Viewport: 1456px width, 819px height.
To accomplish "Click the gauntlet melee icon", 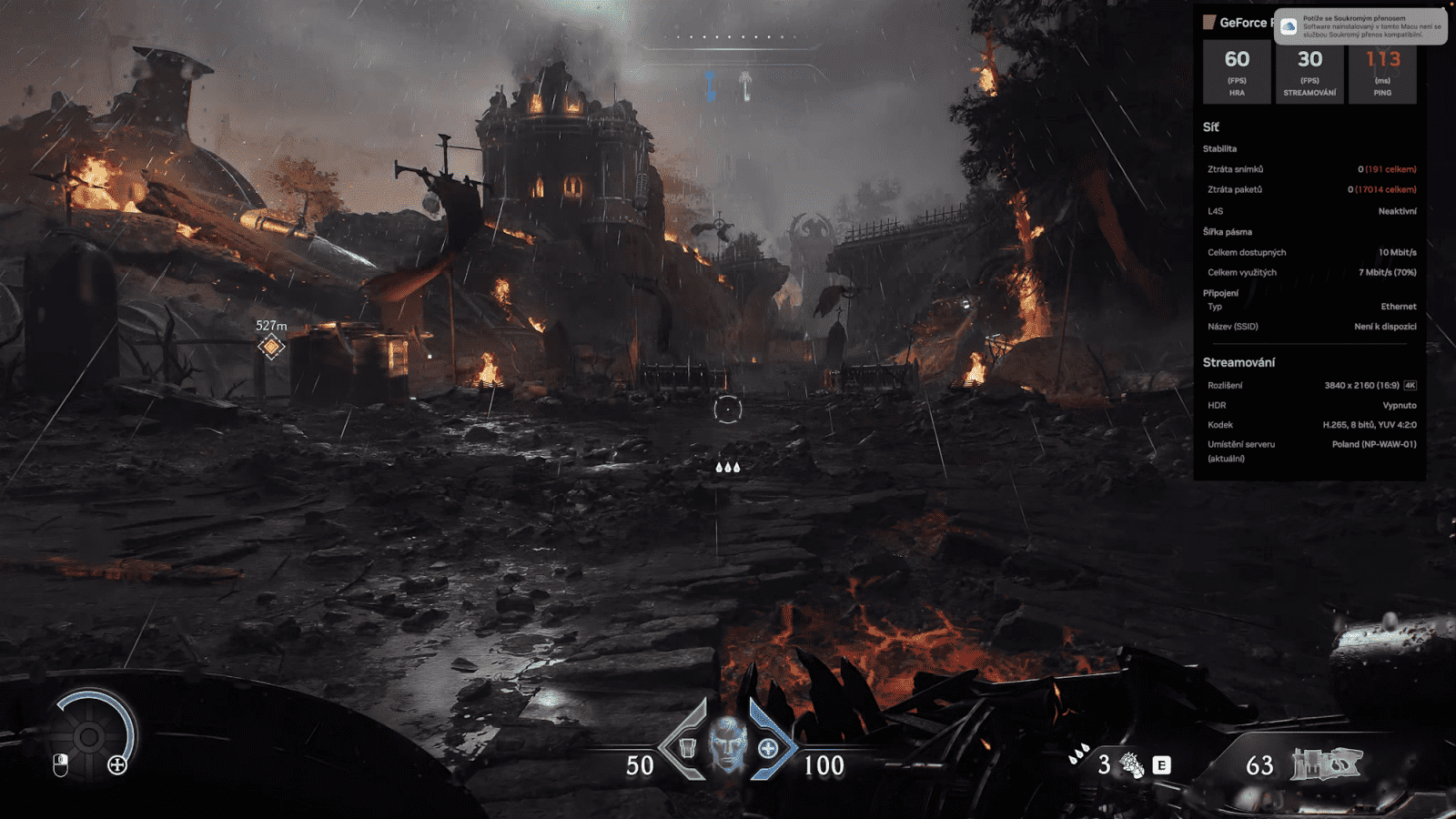I will (1131, 764).
